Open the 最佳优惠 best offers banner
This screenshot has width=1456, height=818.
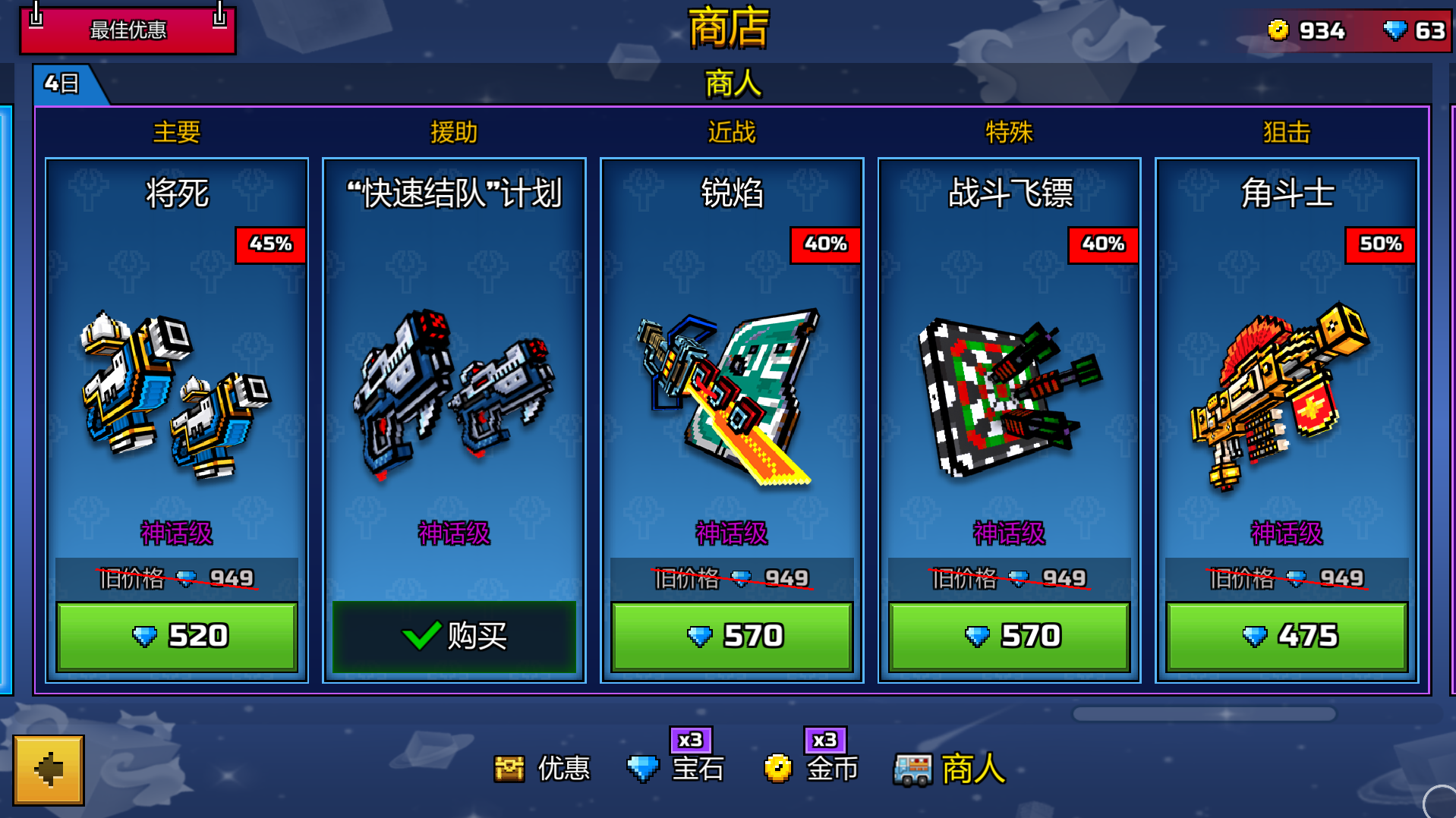(x=128, y=30)
